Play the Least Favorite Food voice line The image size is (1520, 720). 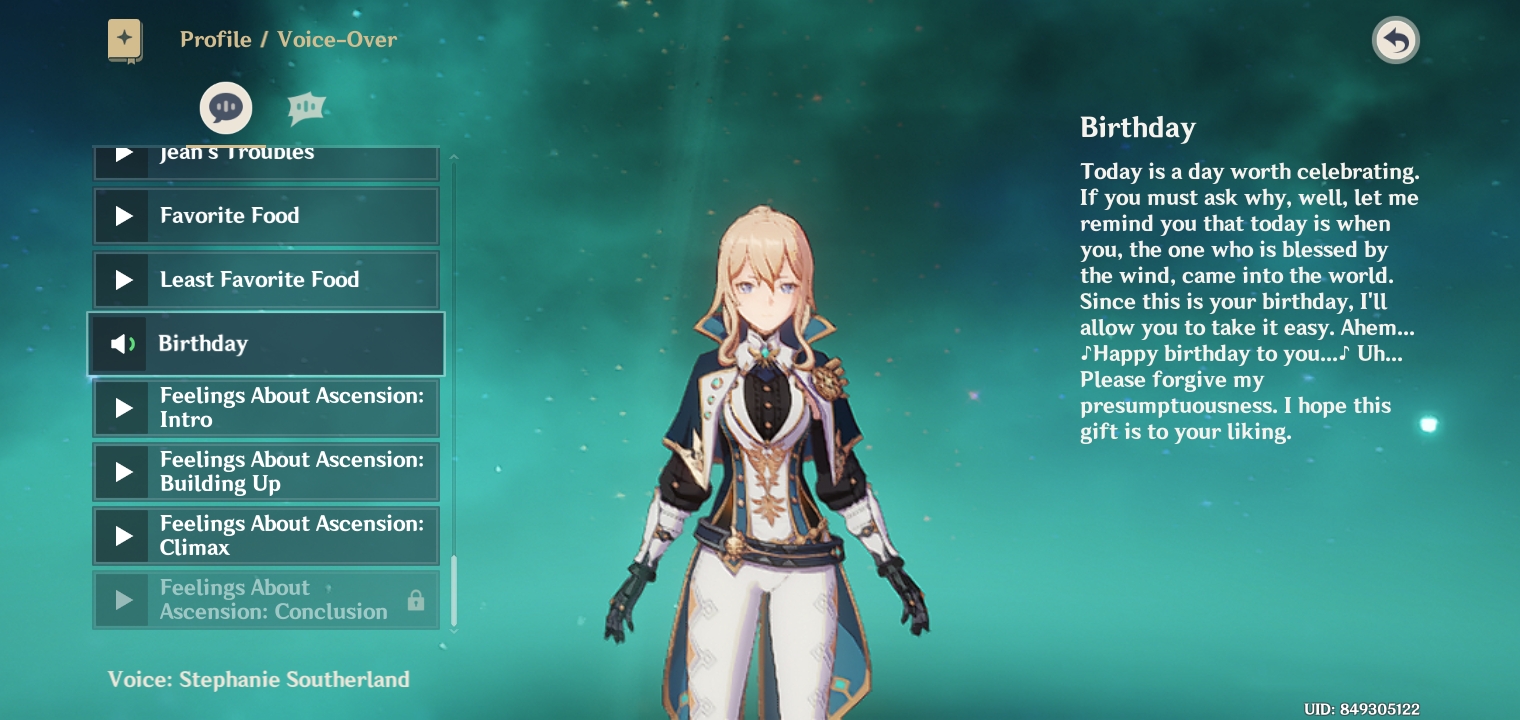point(265,280)
